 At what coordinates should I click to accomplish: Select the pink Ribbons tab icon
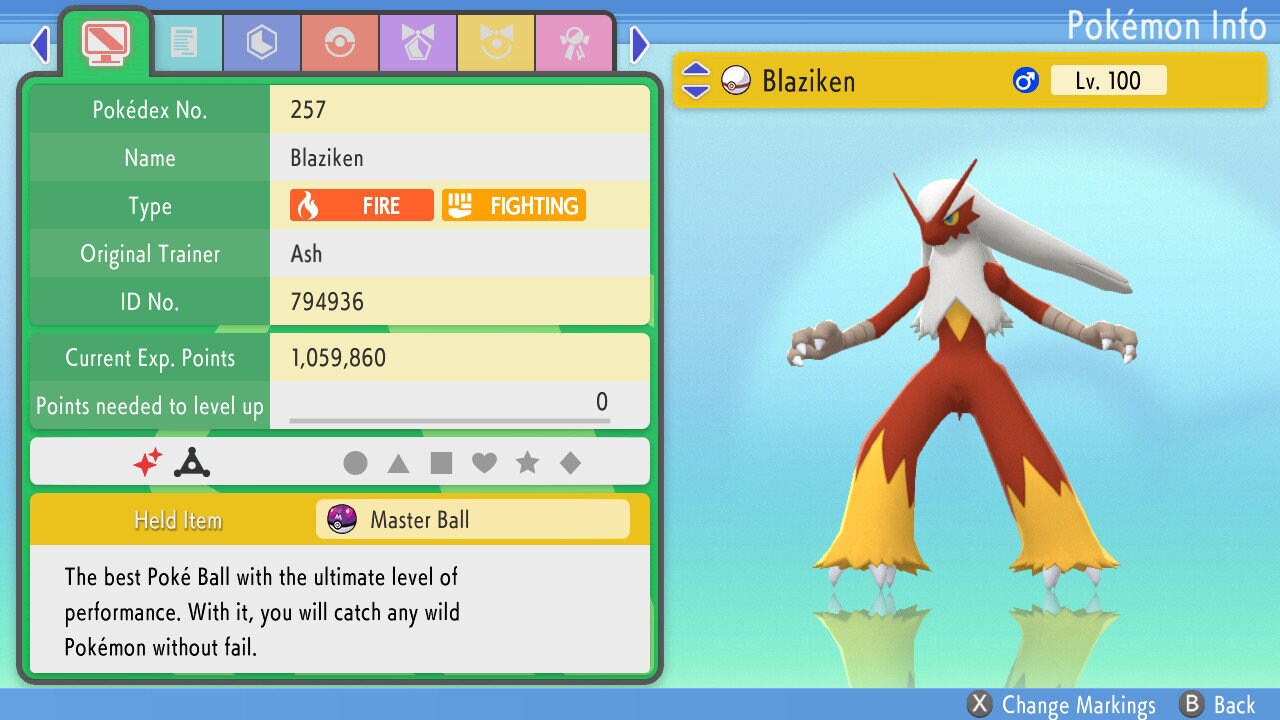coord(575,42)
